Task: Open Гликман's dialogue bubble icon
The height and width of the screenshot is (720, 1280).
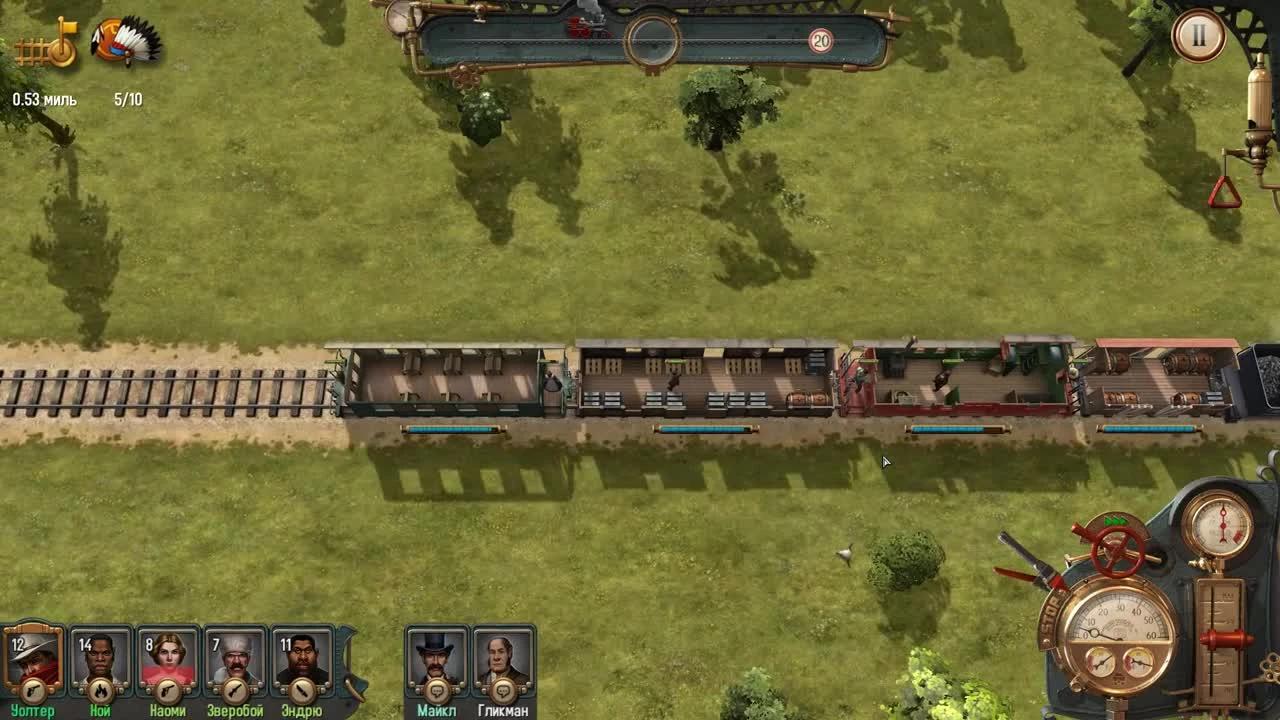Action: point(501,690)
